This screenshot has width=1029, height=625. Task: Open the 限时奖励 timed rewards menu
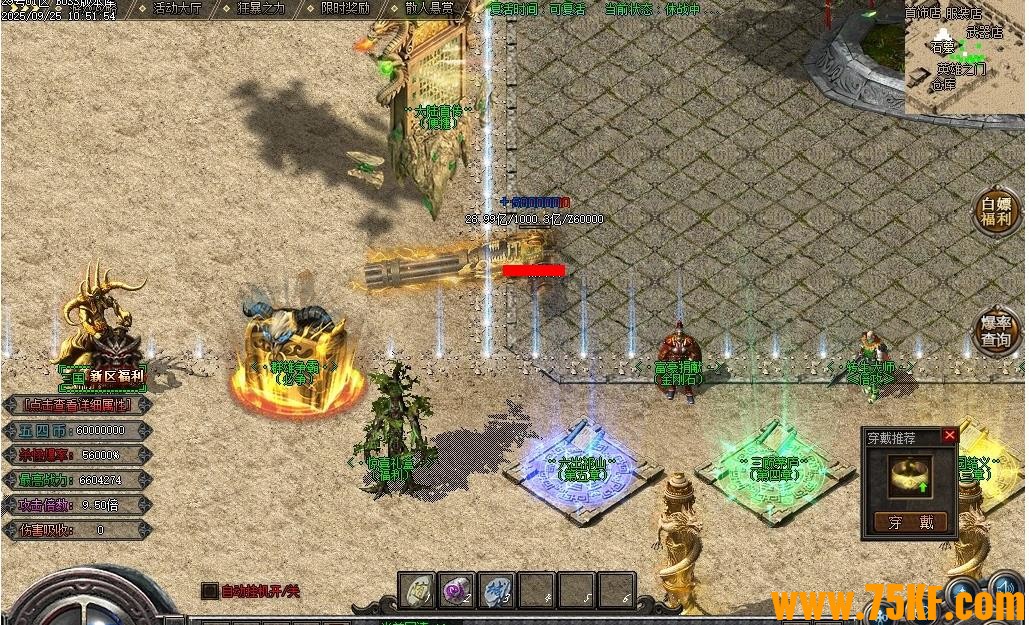click(x=345, y=8)
